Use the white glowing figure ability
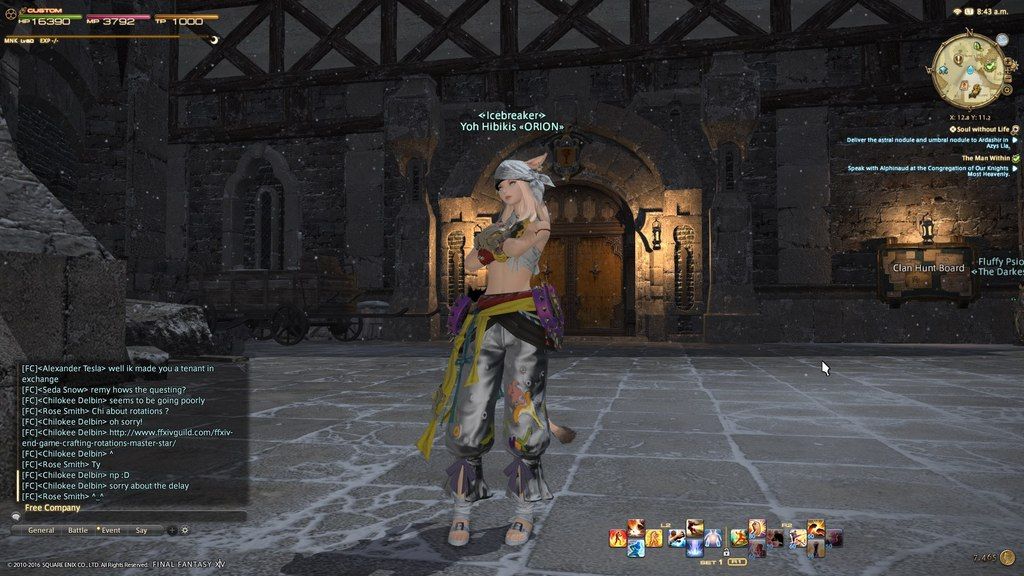 tap(712, 539)
